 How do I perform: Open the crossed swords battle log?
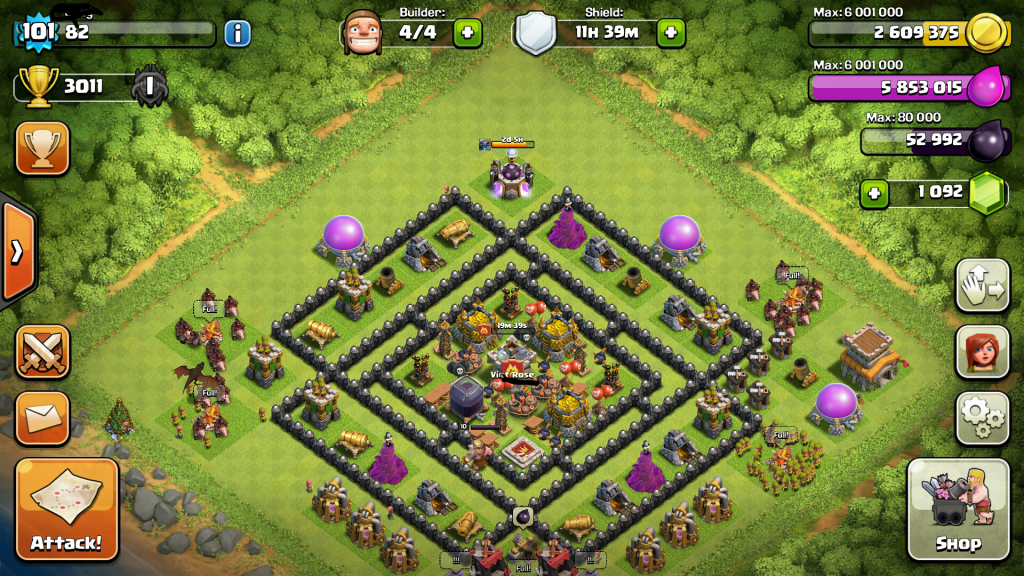click(43, 351)
